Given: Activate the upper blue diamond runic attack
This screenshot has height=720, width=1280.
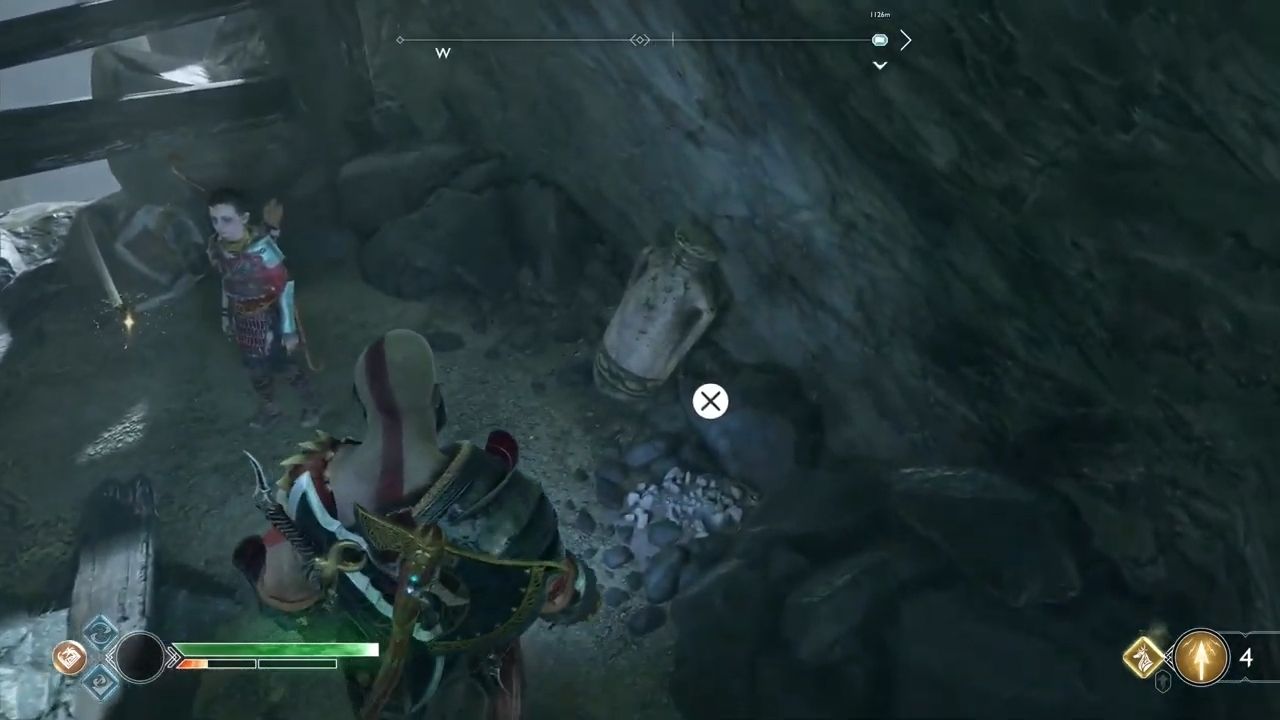Looking at the screenshot, I should click(x=99, y=632).
